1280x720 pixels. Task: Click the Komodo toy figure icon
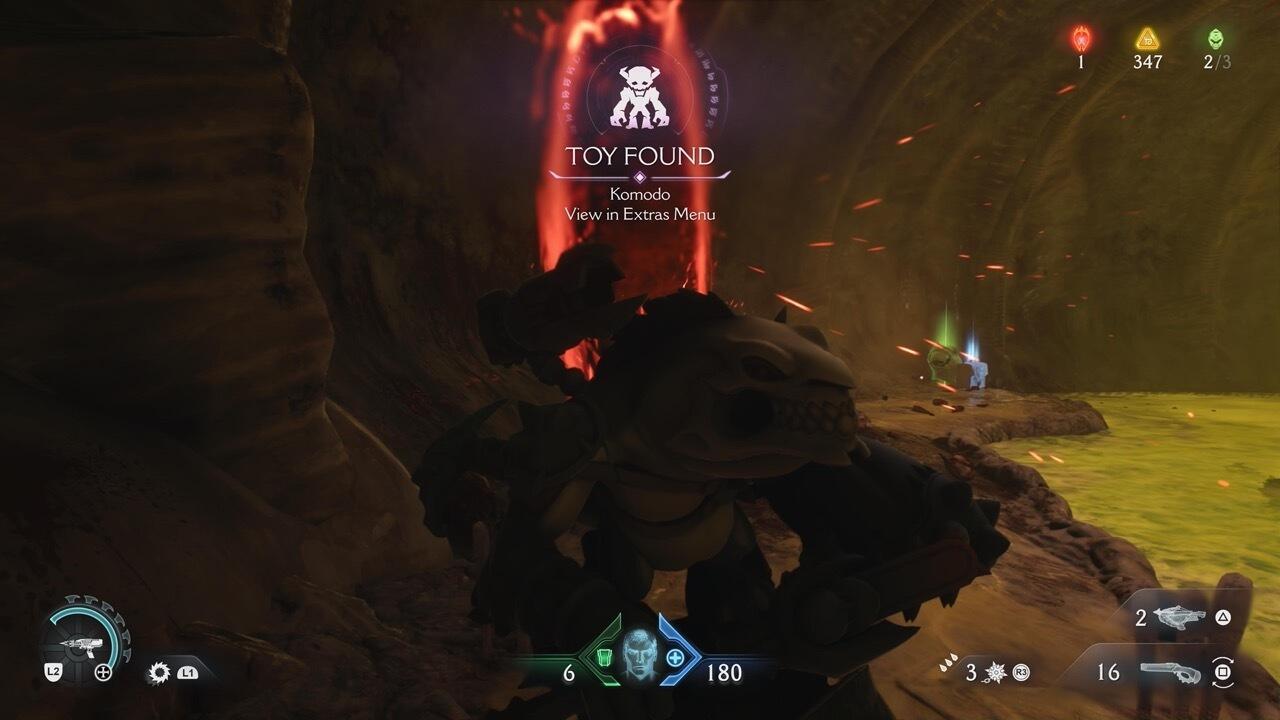coord(638,98)
